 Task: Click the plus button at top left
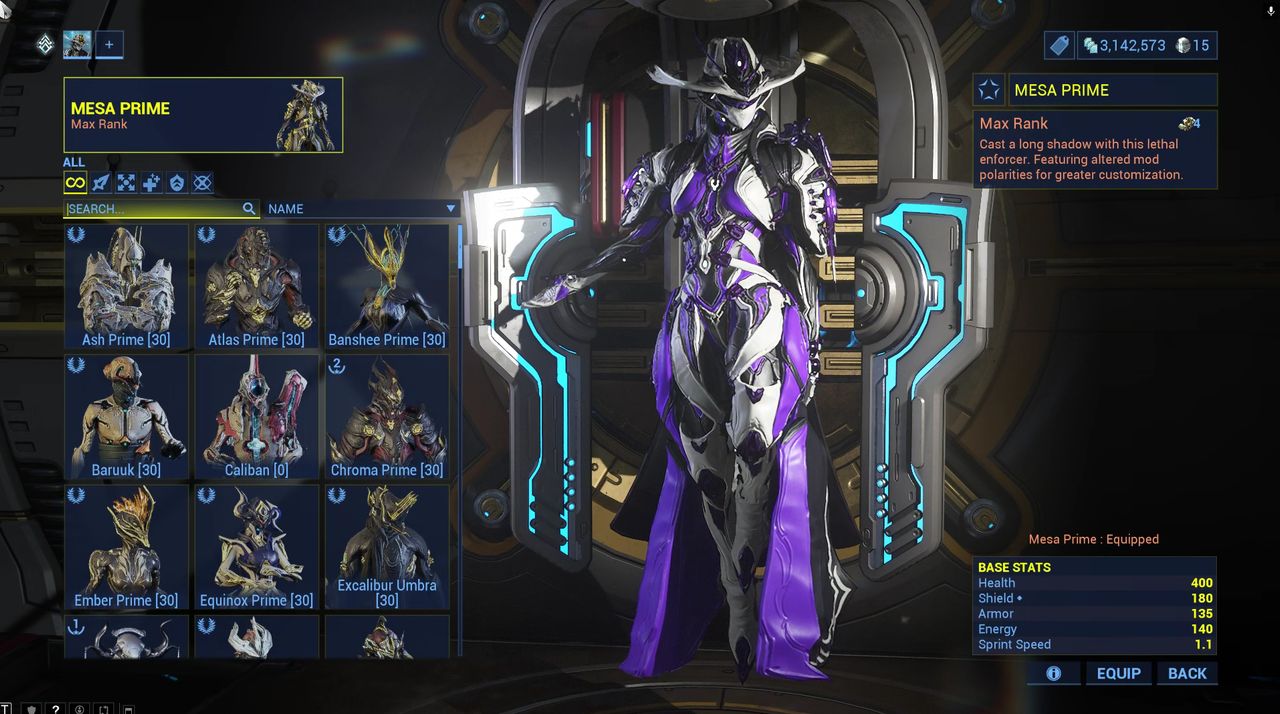point(109,44)
